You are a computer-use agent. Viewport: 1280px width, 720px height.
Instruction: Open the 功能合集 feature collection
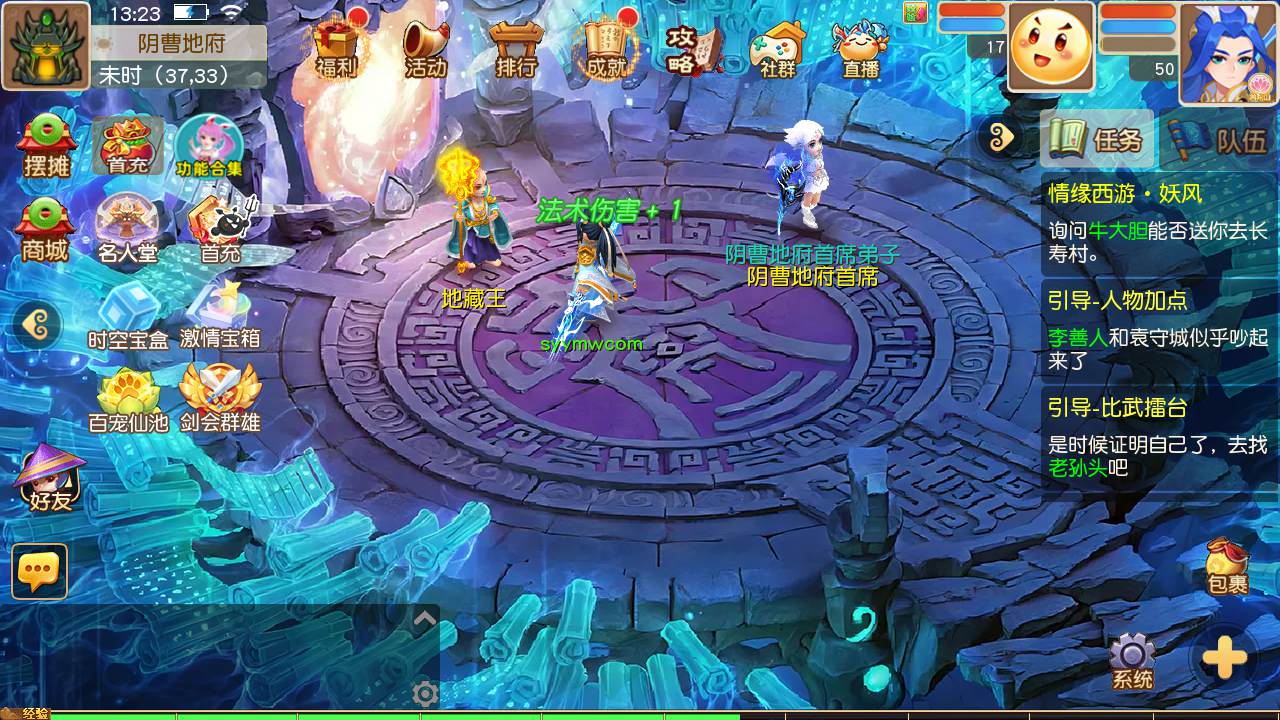click(209, 147)
